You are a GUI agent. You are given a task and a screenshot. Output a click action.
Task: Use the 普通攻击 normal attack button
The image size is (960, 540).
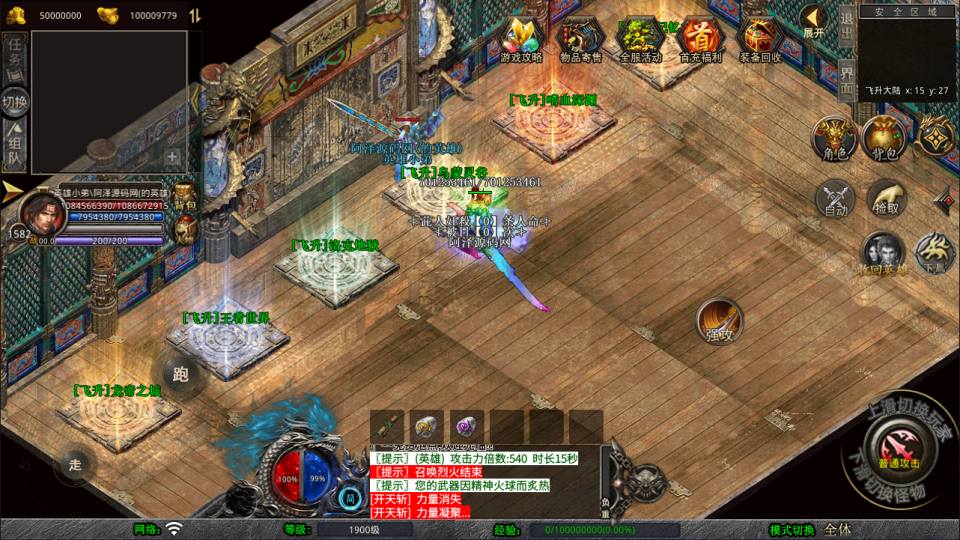click(x=897, y=442)
